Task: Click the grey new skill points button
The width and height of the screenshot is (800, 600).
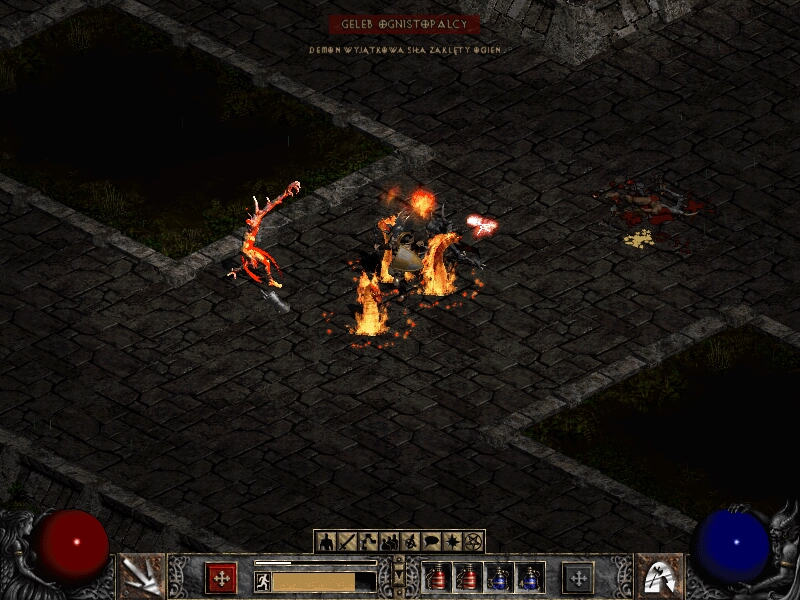Action: [578, 578]
